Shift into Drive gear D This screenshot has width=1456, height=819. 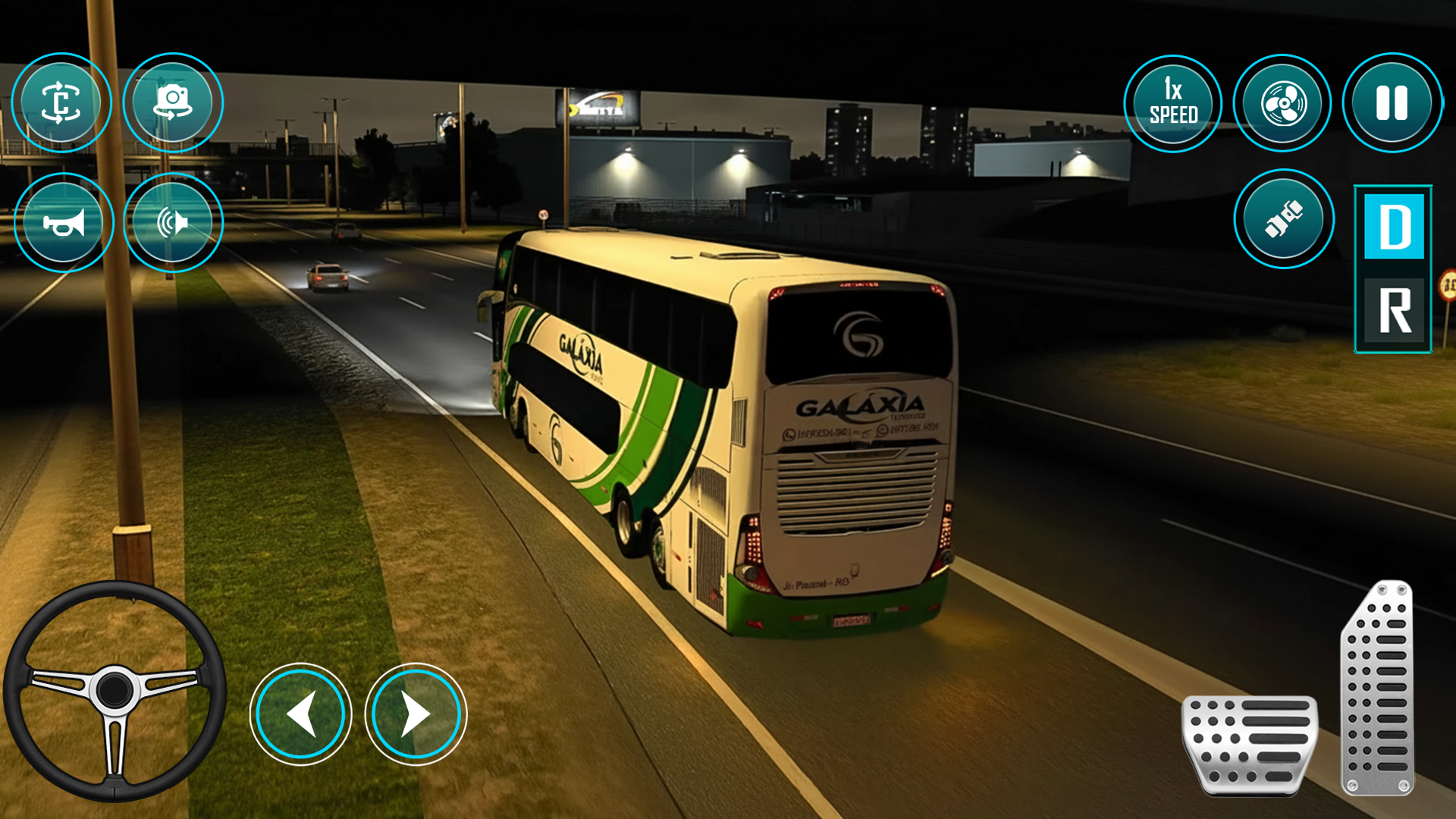(x=1394, y=227)
